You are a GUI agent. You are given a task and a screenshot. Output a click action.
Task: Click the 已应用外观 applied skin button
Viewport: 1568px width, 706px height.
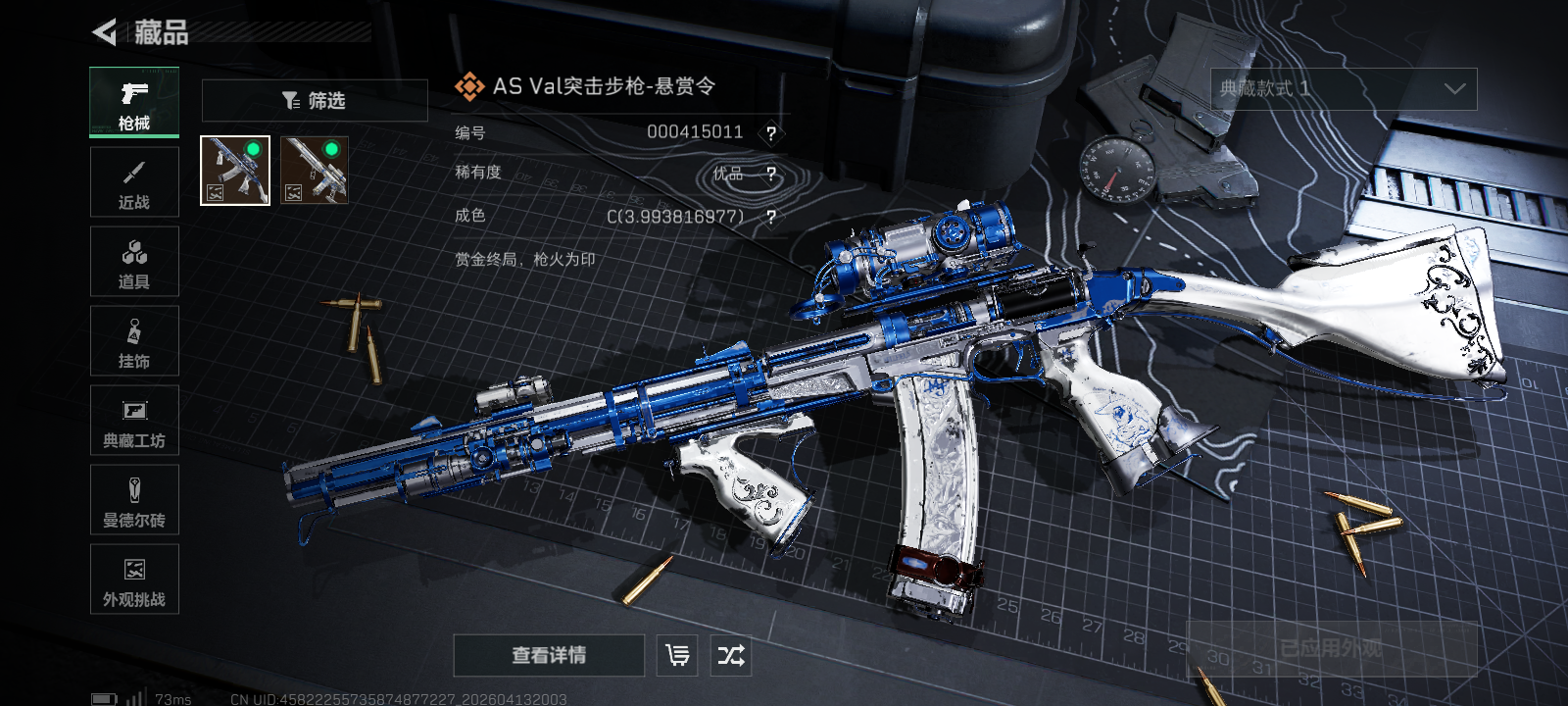click(1331, 648)
